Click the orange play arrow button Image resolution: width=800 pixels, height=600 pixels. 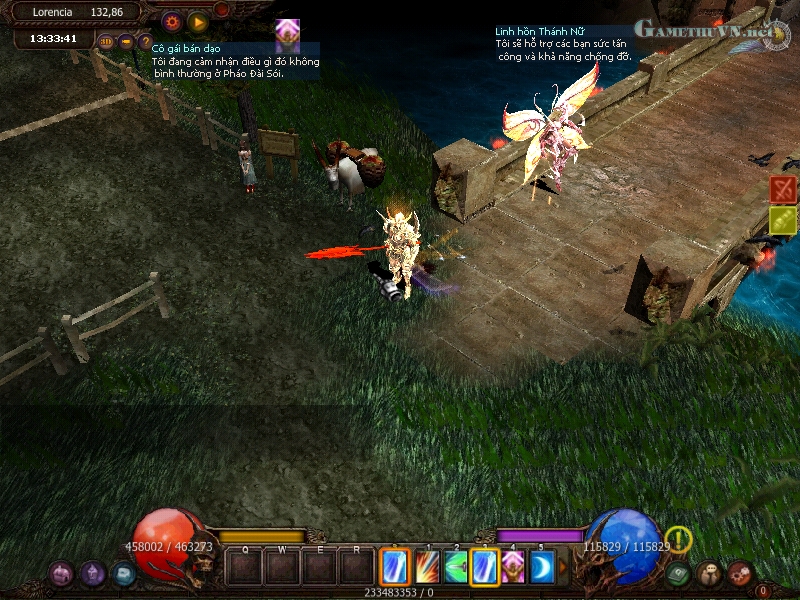pos(198,20)
